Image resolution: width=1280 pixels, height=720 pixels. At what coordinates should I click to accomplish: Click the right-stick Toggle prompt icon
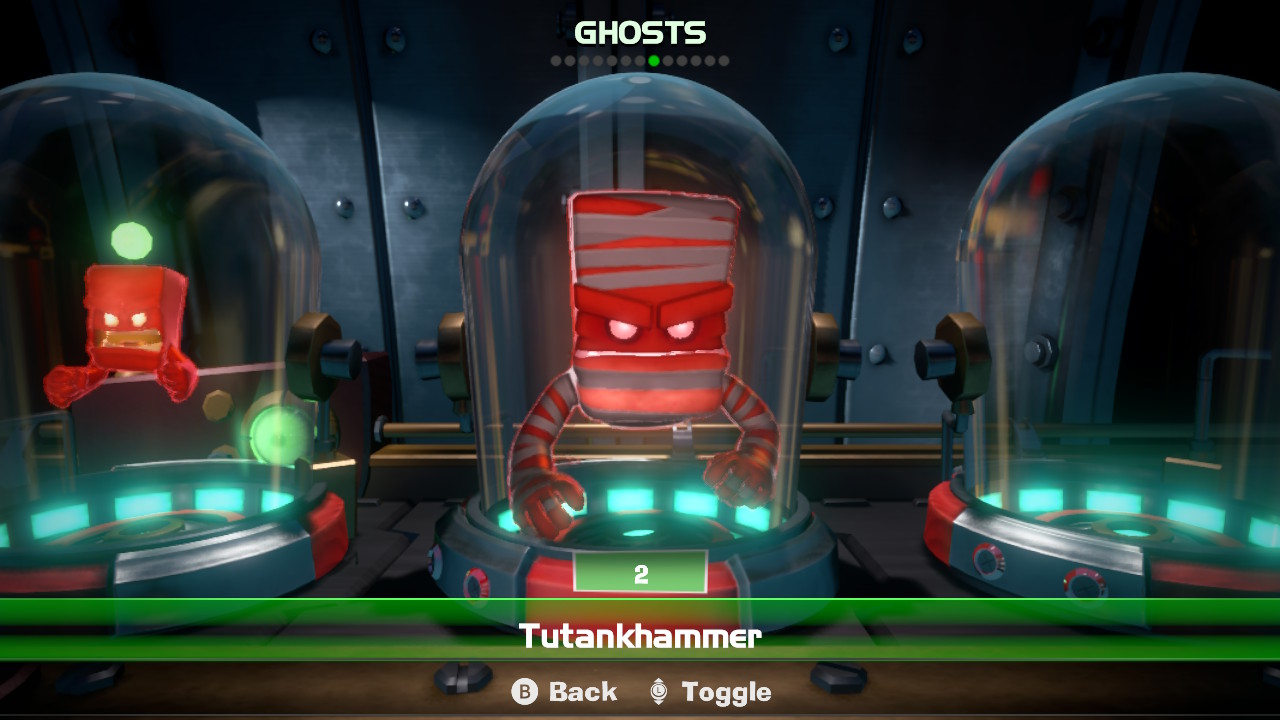coord(657,691)
